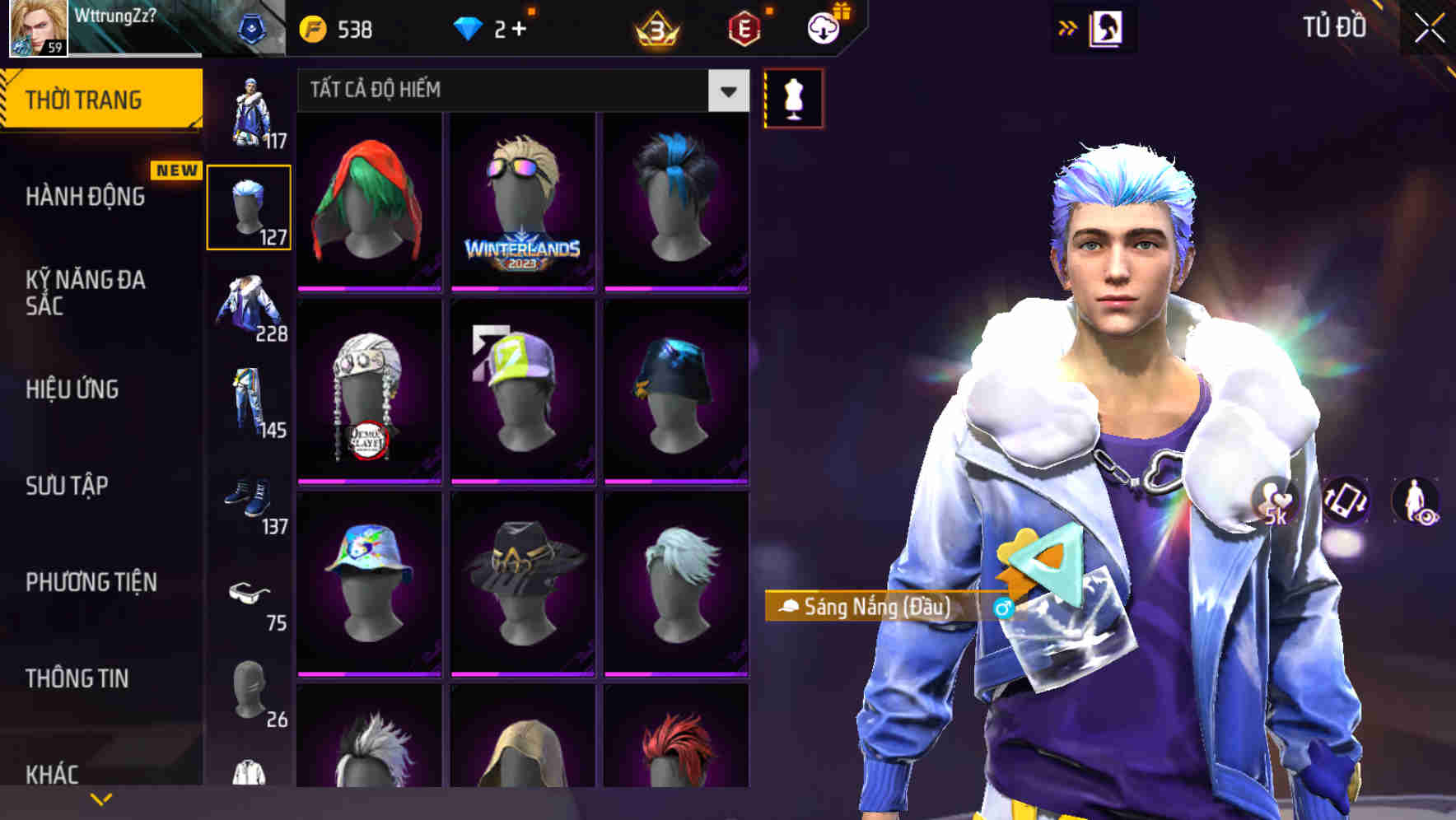Click the male gender icon on Sáng Nắng label

1004,608
